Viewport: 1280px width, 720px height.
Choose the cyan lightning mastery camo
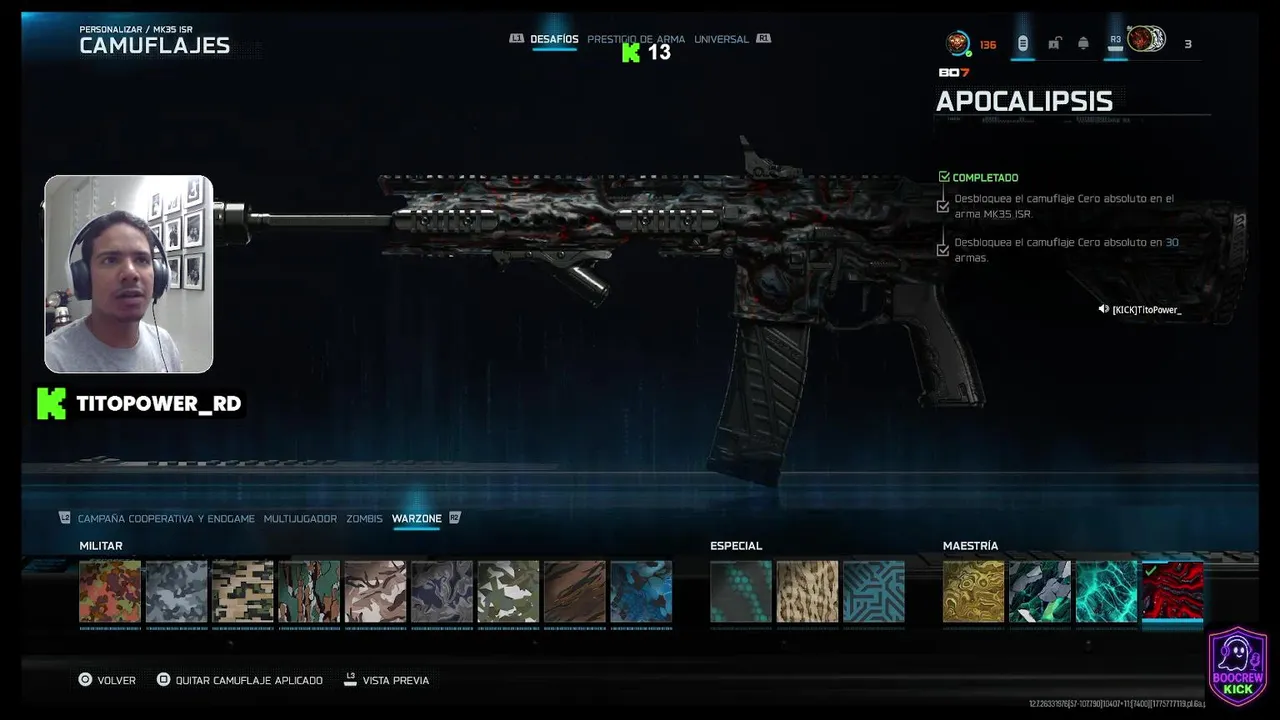[1106, 592]
